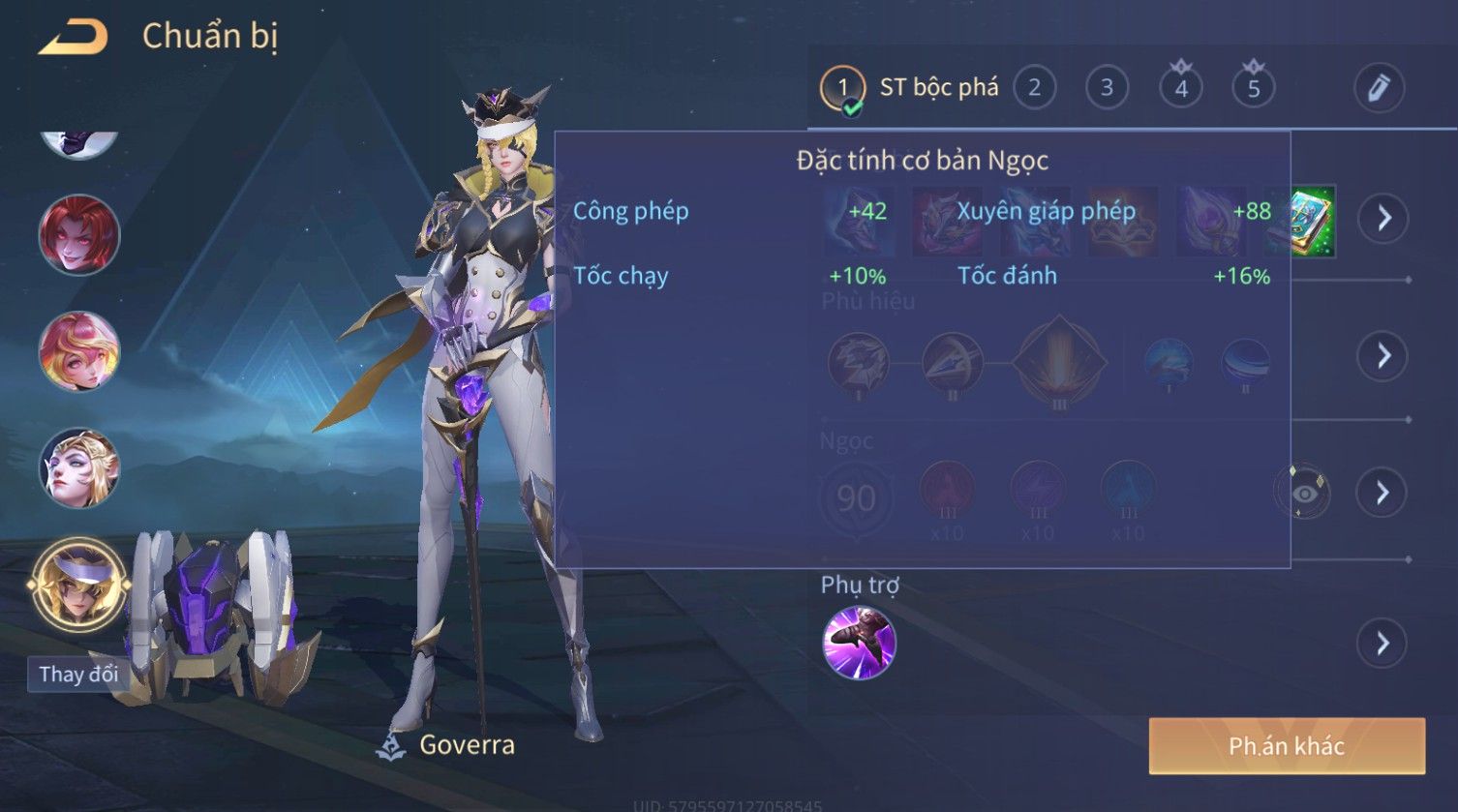Screen dimensions: 1458x812
Task: Open the Phụ trợ section arrow
Action: point(1383,643)
